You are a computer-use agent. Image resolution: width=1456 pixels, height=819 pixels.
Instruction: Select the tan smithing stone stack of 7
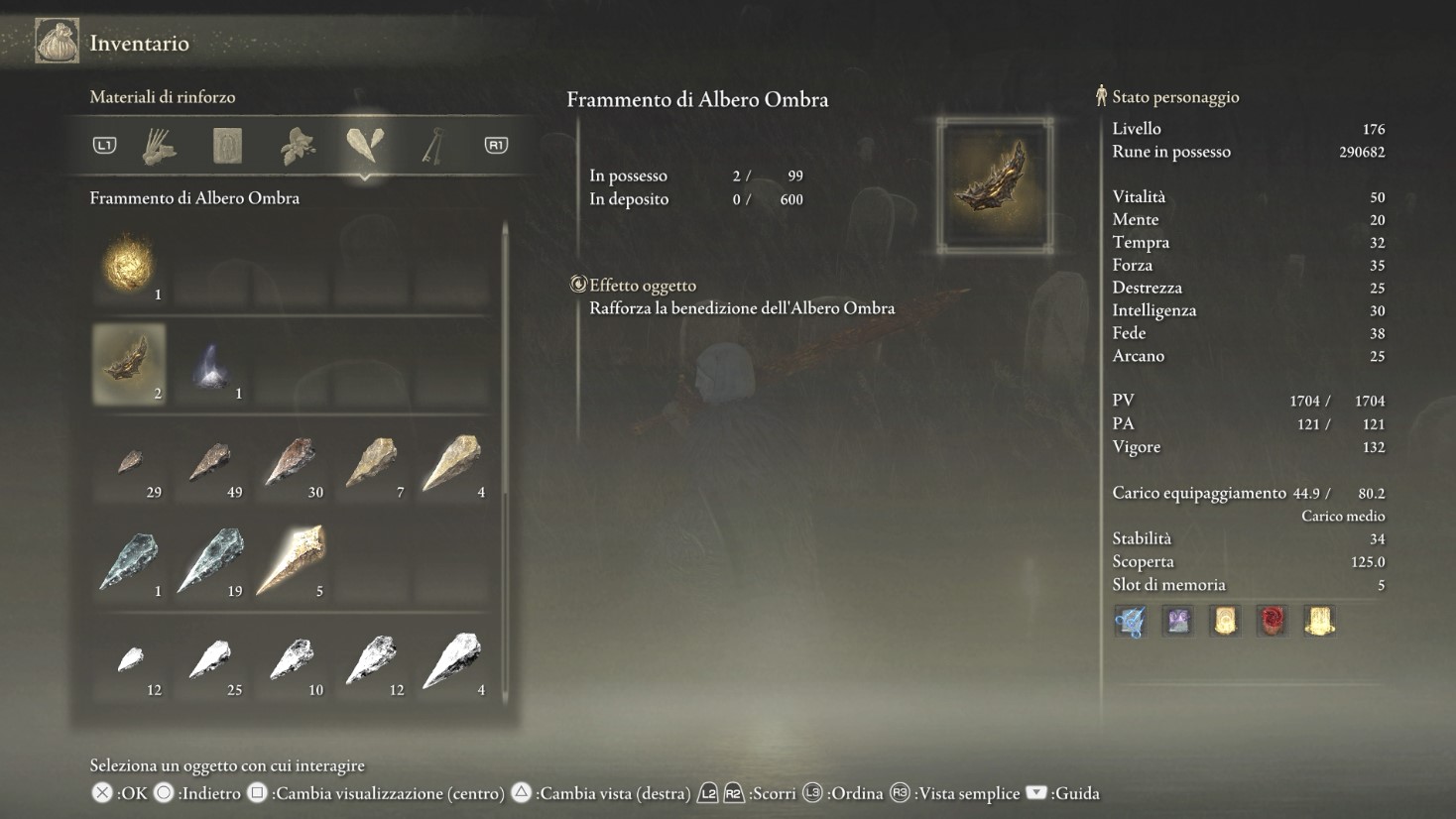(372, 463)
